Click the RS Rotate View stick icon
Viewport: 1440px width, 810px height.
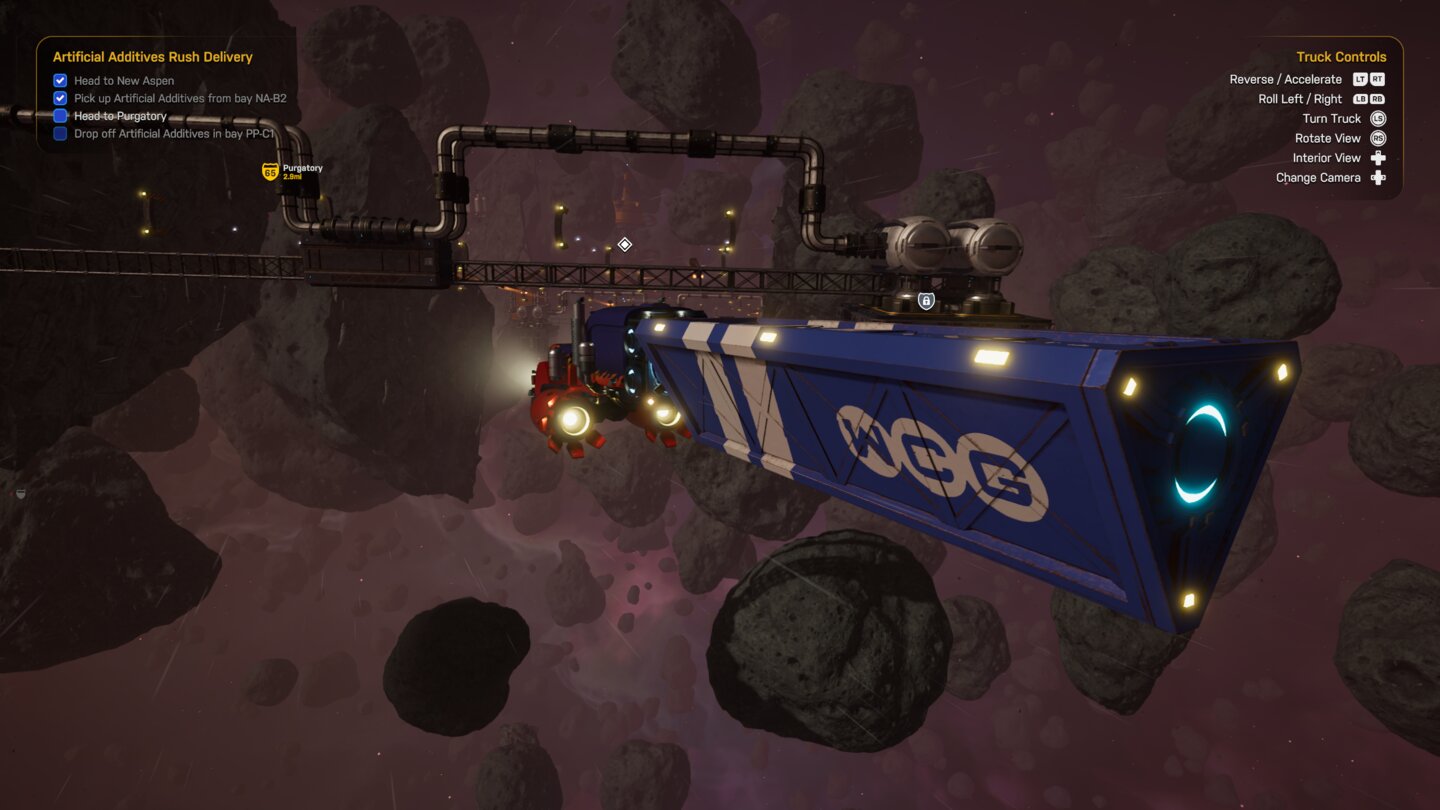[1378, 138]
